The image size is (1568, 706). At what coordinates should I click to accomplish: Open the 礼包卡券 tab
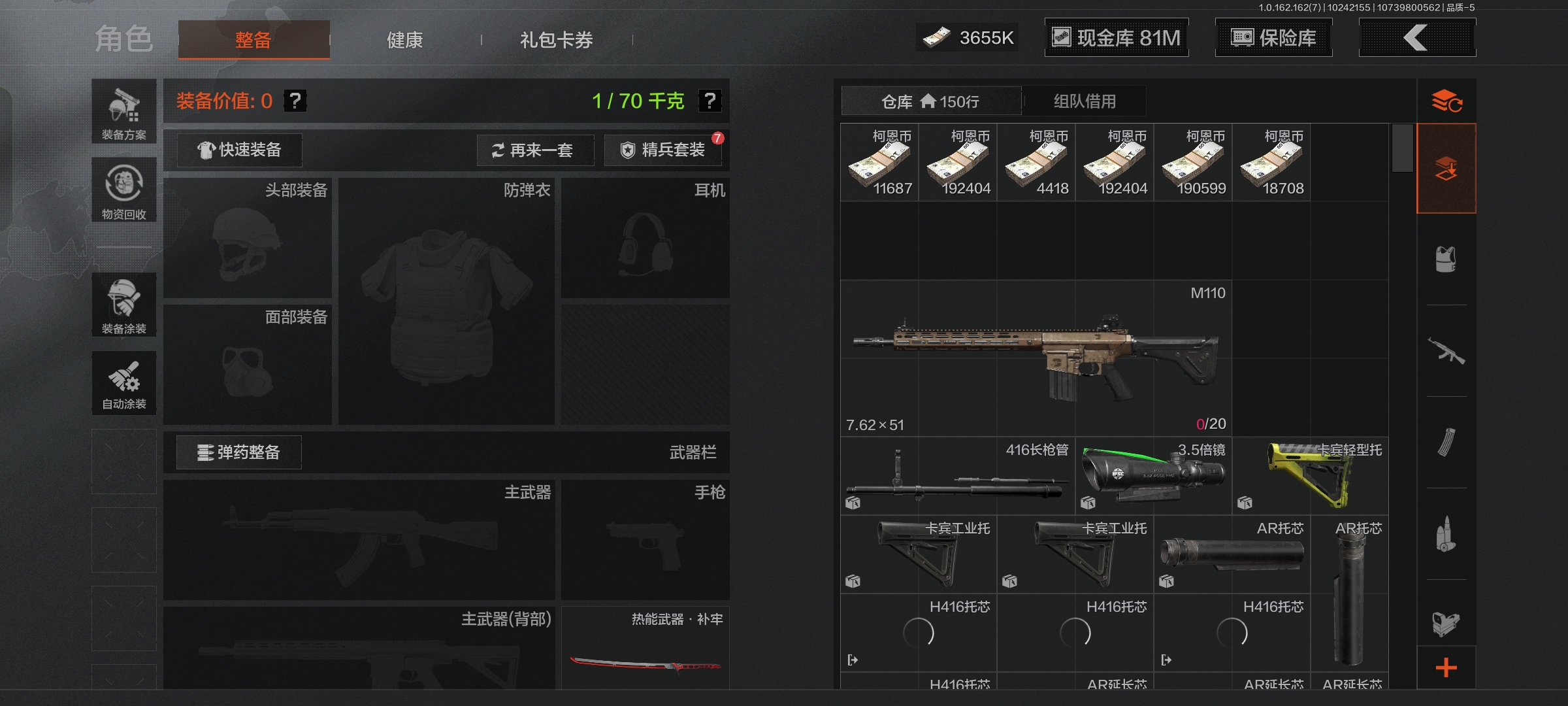[556, 40]
